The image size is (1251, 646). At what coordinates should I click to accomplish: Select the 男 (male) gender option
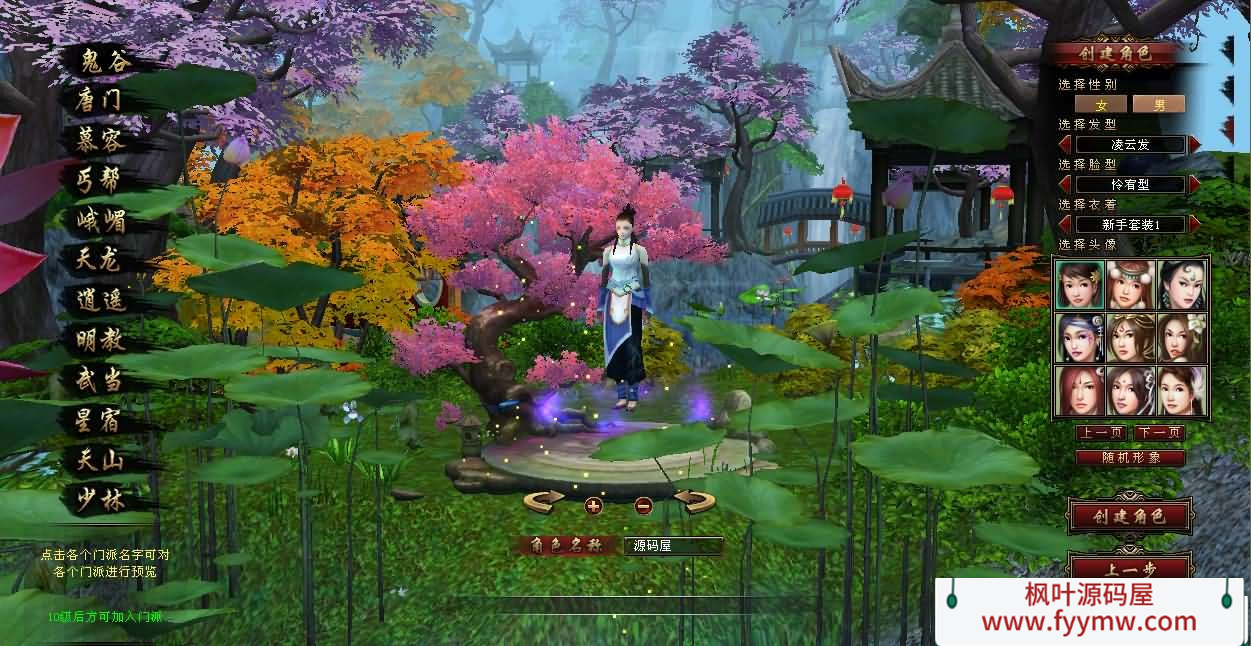point(1159,104)
